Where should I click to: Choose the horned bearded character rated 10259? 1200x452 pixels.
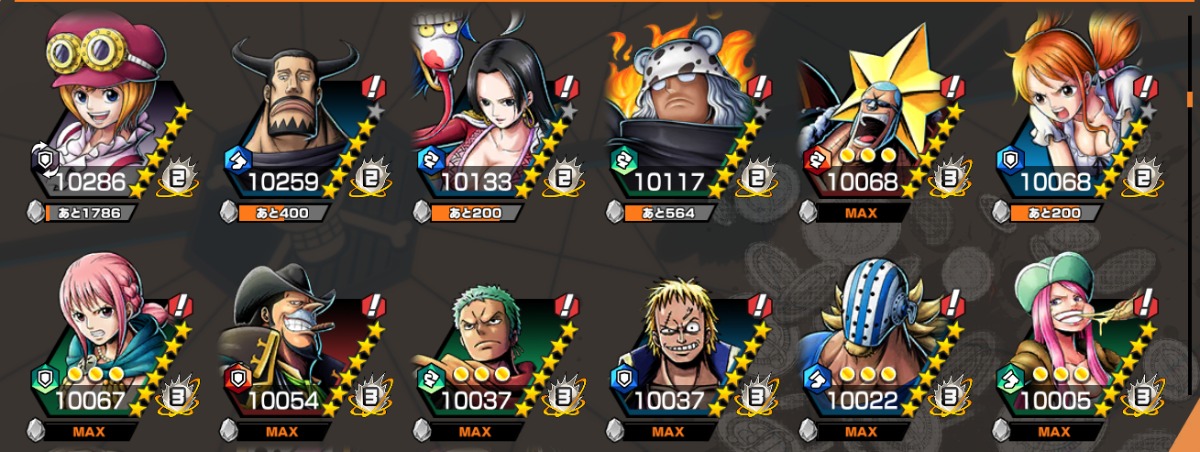pyautogui.click(x=295, y=110)
